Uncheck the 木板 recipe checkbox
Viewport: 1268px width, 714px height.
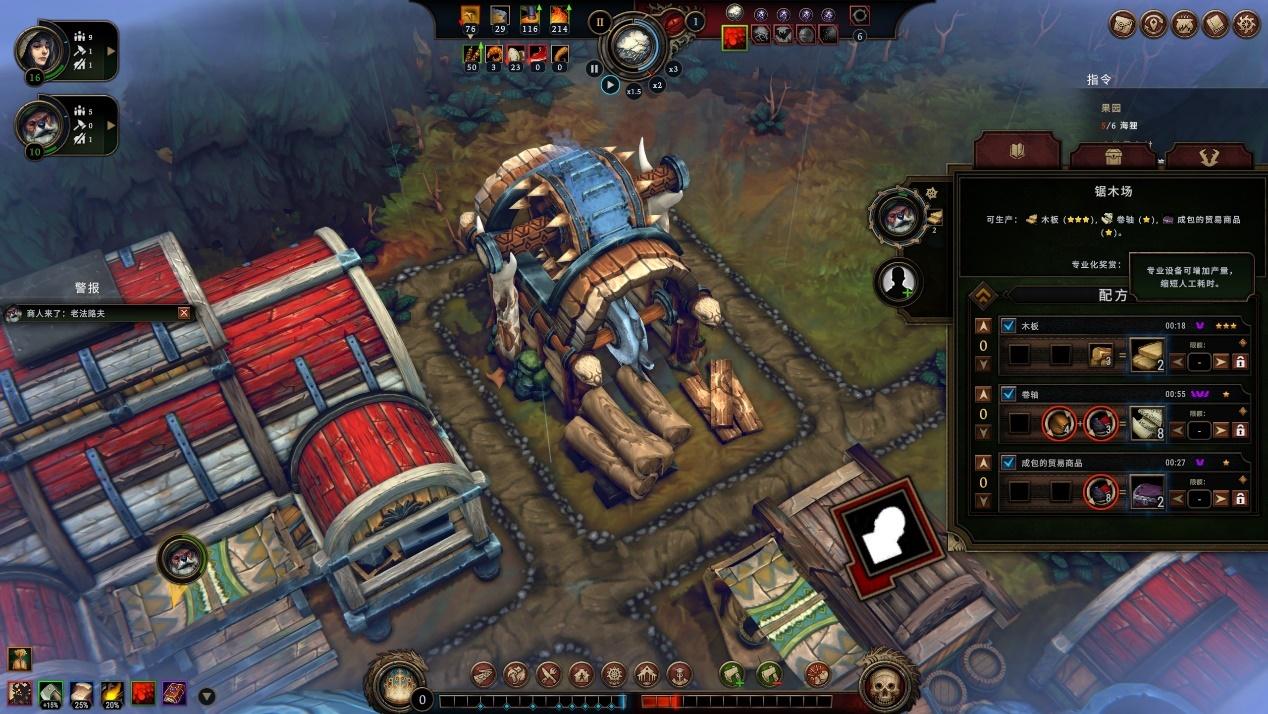point(1009,326)
